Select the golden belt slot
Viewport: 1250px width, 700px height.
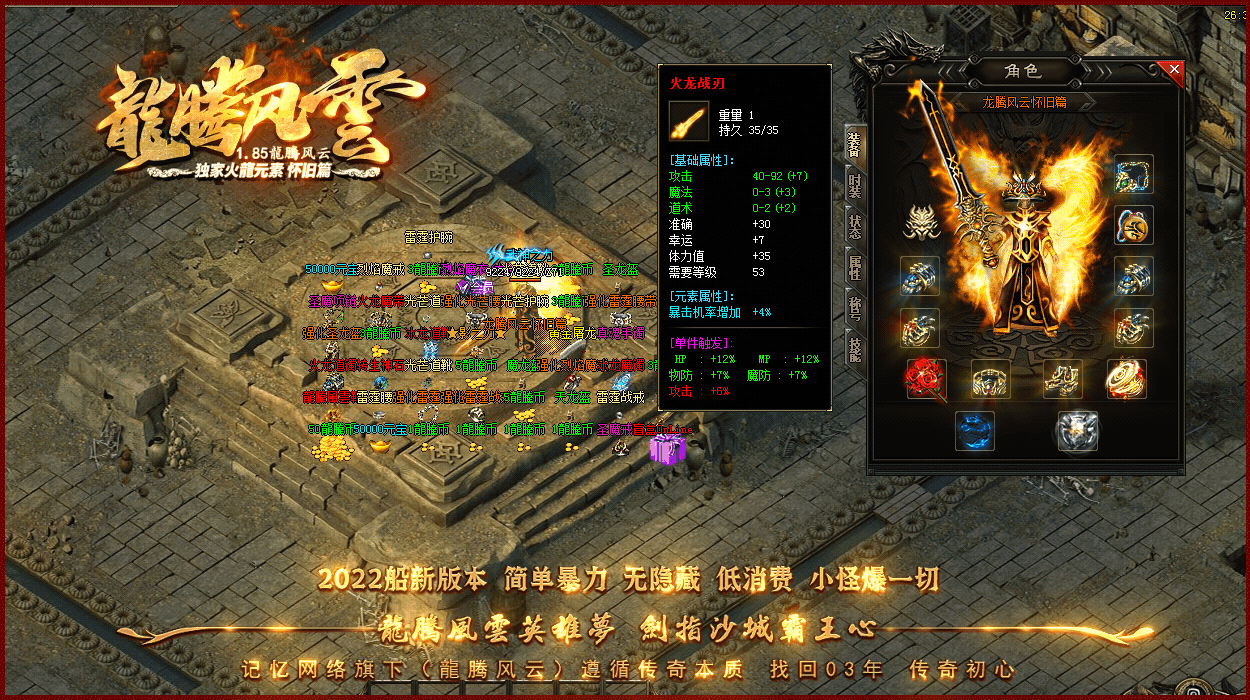[990, 379]
